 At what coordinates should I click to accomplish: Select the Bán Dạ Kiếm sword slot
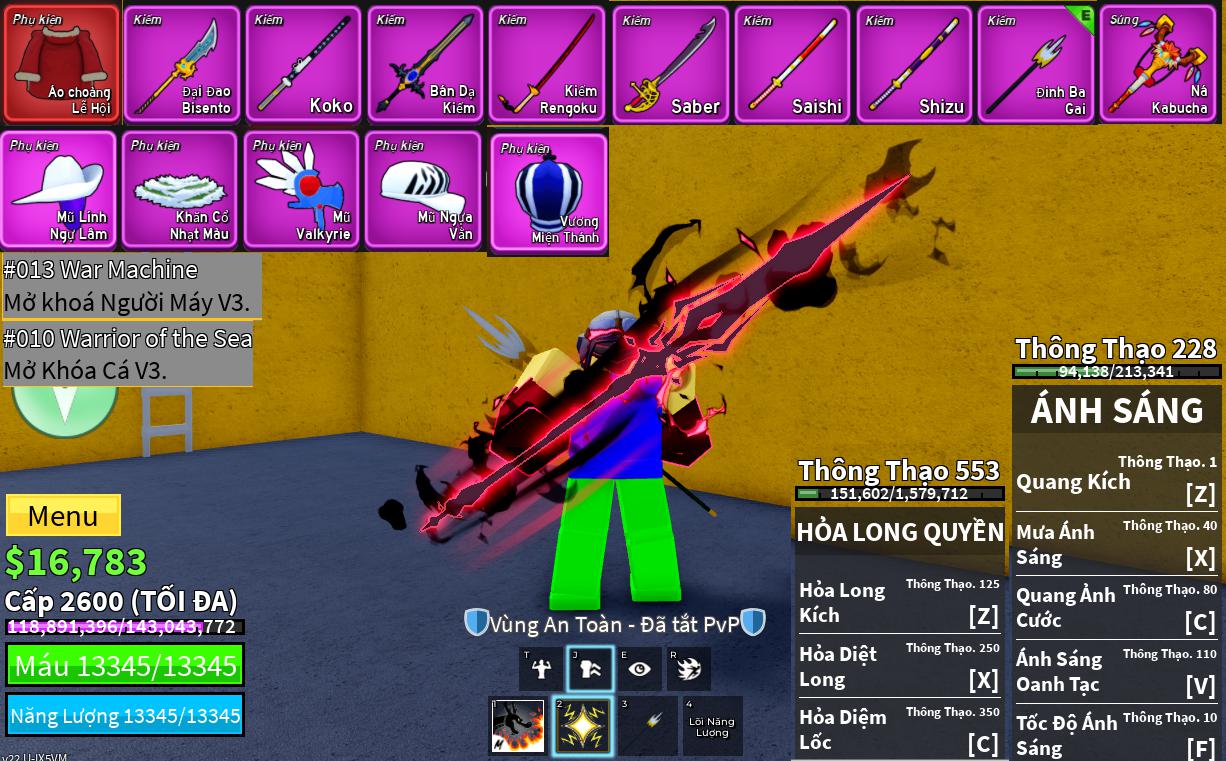(x=426, y=64)
